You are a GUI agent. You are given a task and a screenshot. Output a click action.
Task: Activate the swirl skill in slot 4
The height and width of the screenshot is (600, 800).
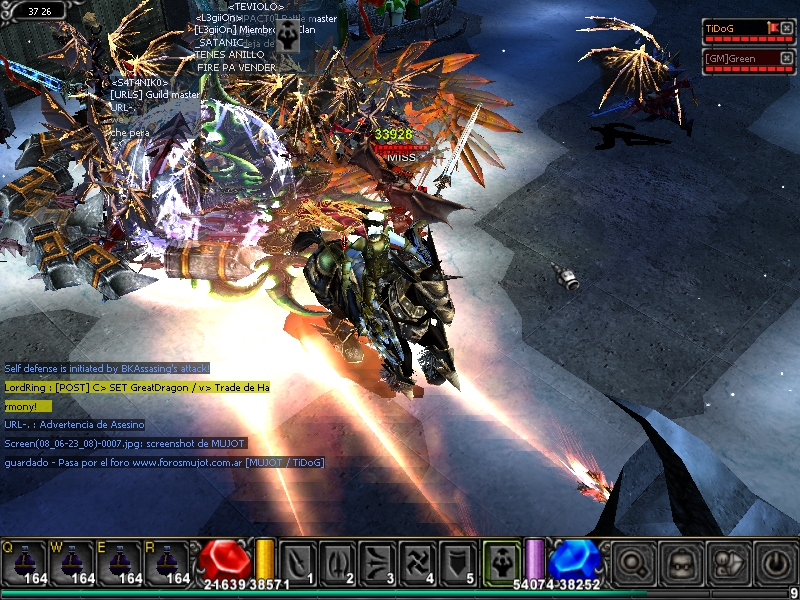tap(418, 562)
